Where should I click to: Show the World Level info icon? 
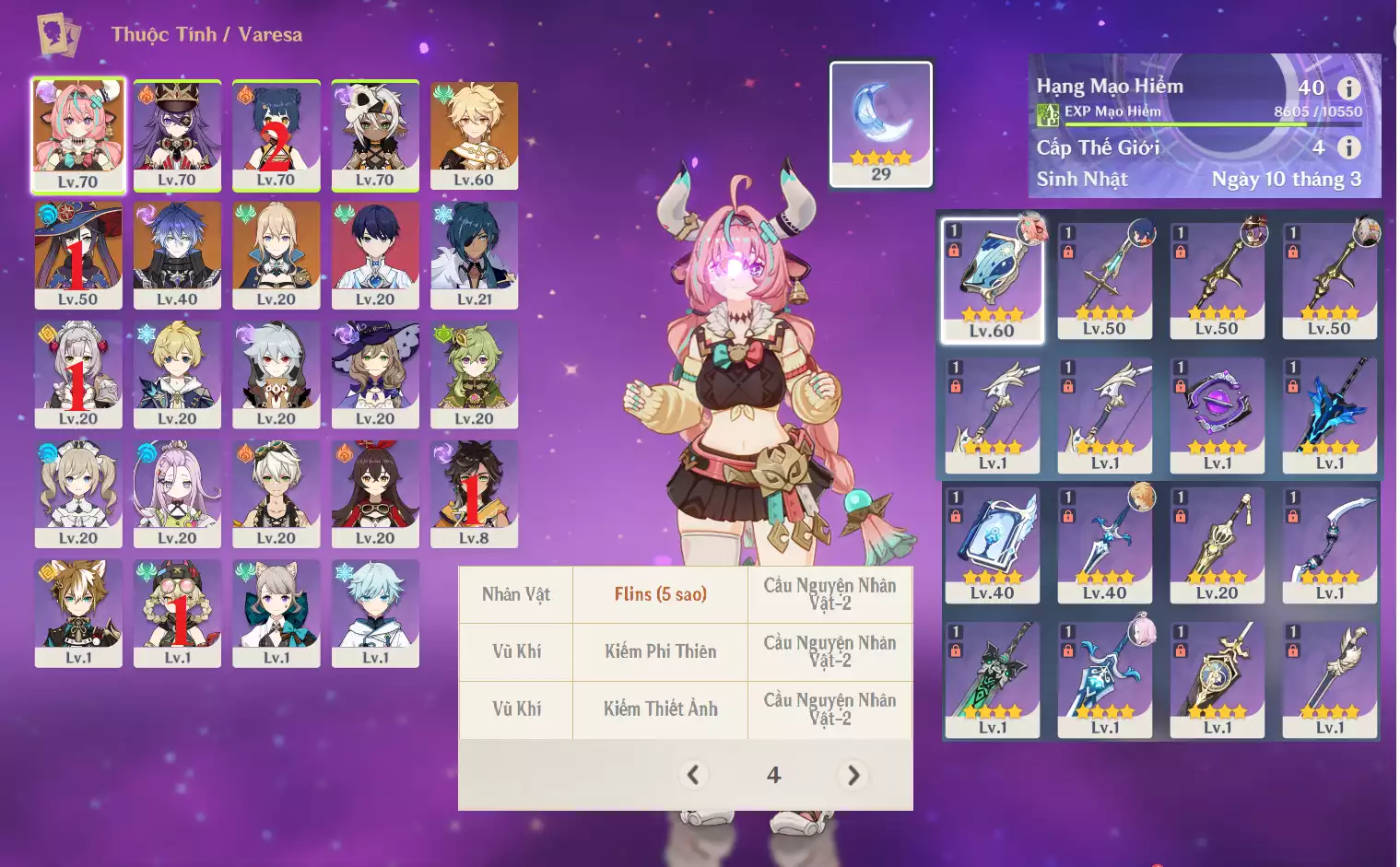click(1348, 147)
